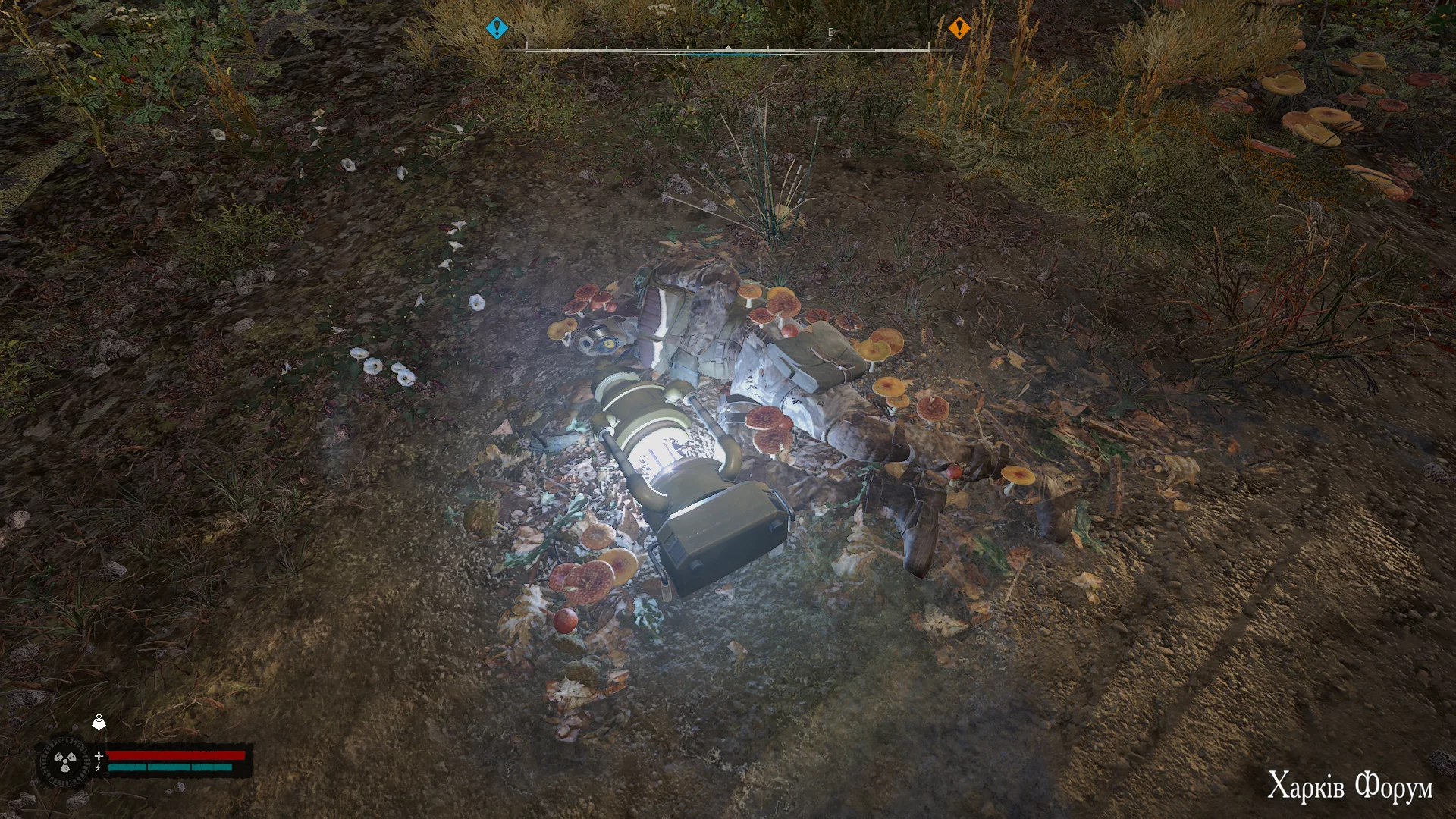Select the orange quest marker on the compass
1456x819 pixels.
click(x=959, y=29)
